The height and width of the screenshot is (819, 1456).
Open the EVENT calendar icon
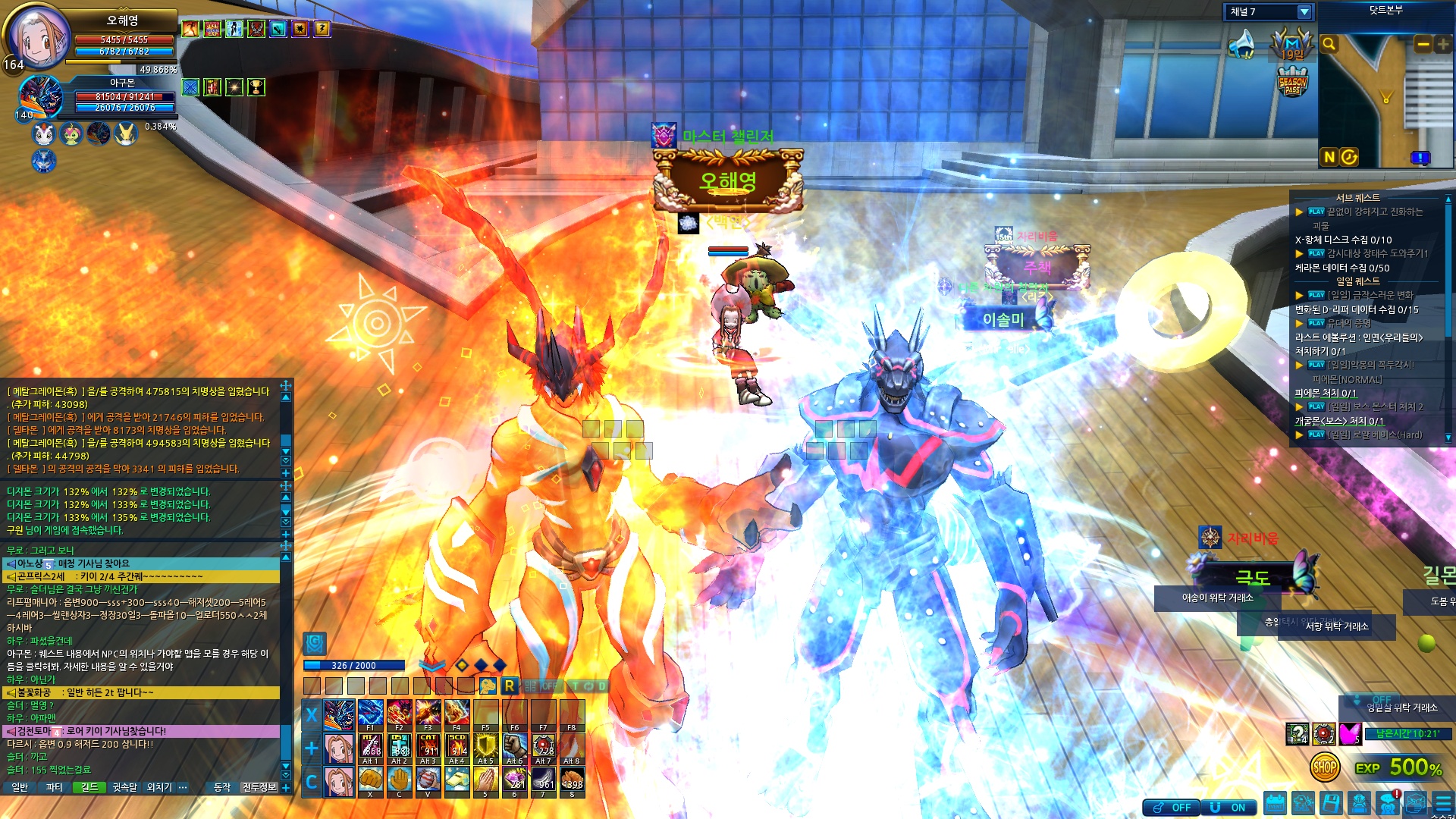[1276, 804]
